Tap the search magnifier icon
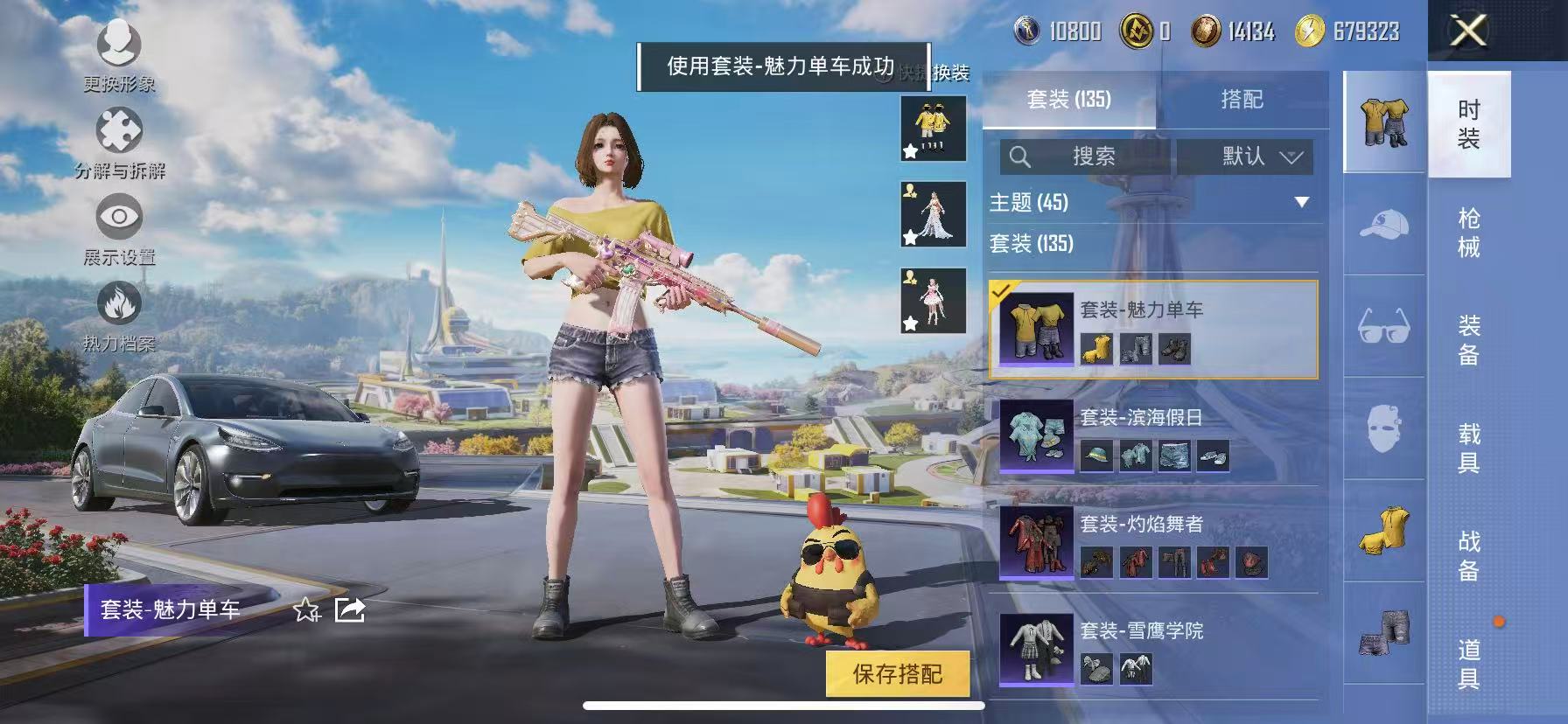 [1018, 157]
